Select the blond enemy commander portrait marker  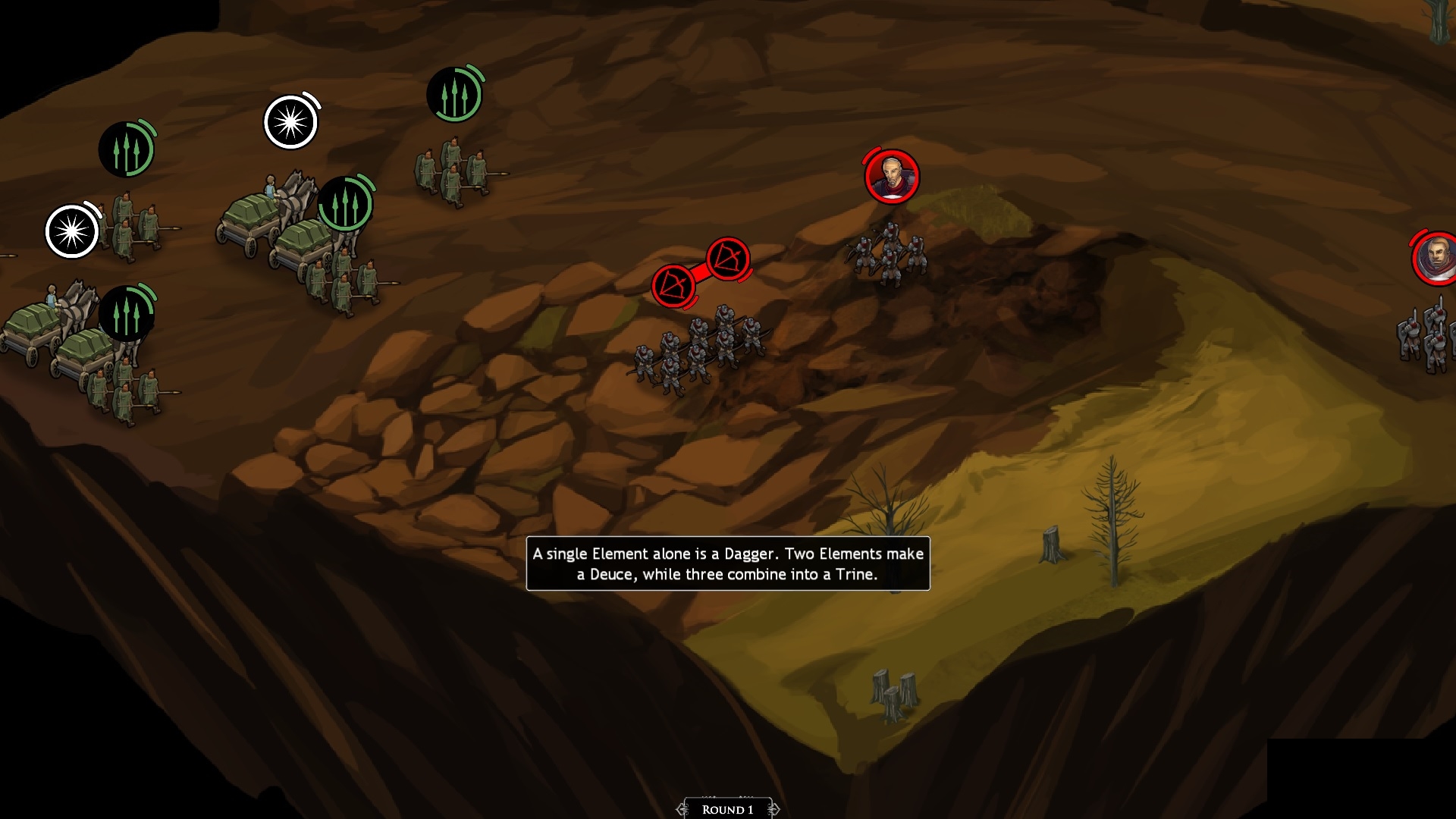(x=1436, y=258)
